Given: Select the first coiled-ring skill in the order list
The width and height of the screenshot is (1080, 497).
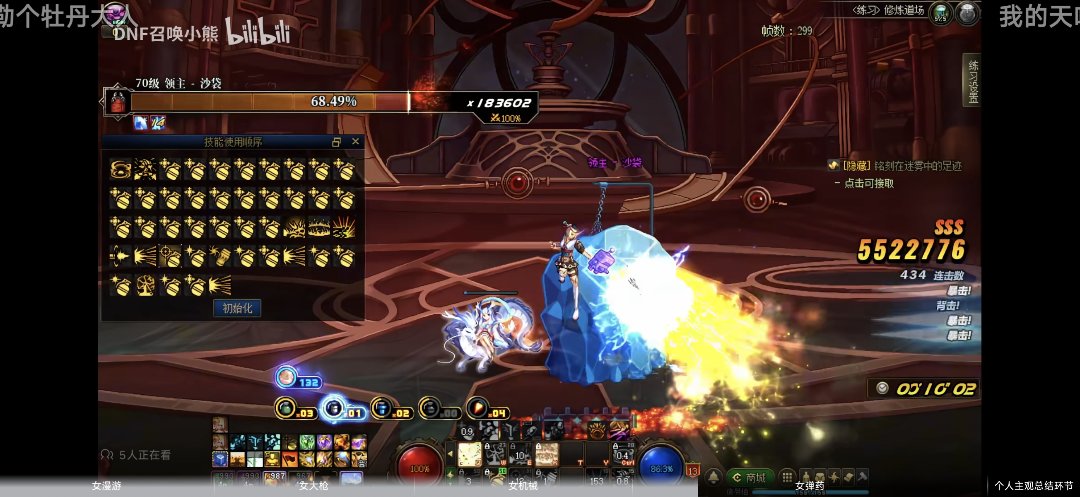Looking at the screenshot, I should [x=120, y=170].
